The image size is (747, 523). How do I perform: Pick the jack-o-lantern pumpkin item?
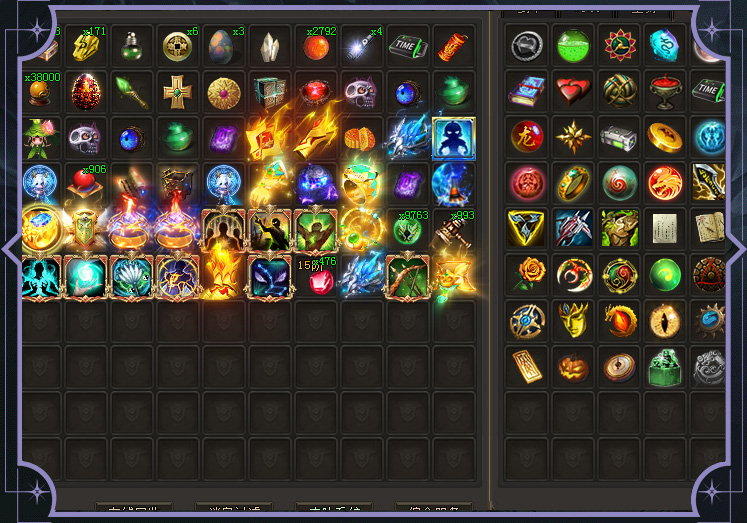pyautogui.click(x=573, y=366)
